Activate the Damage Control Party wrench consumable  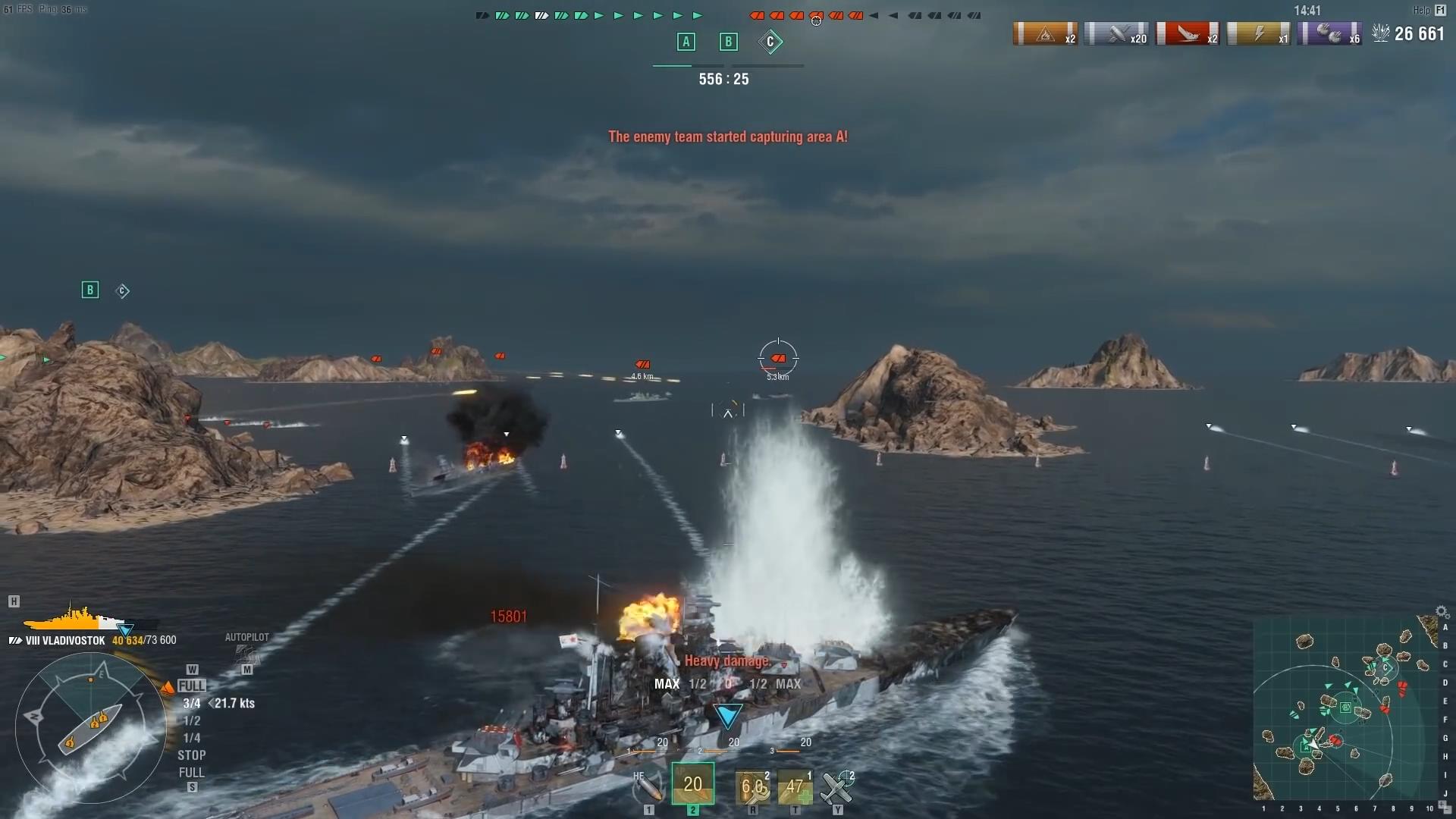[752, 788]
